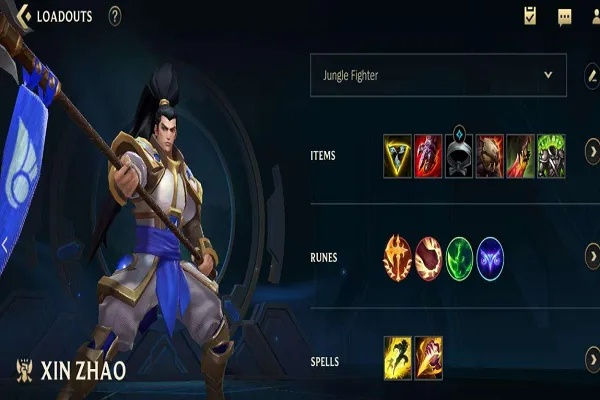Open the clipboard checklist icon
Viewport: 600px width, 400px height.
[x=530, y=16]
